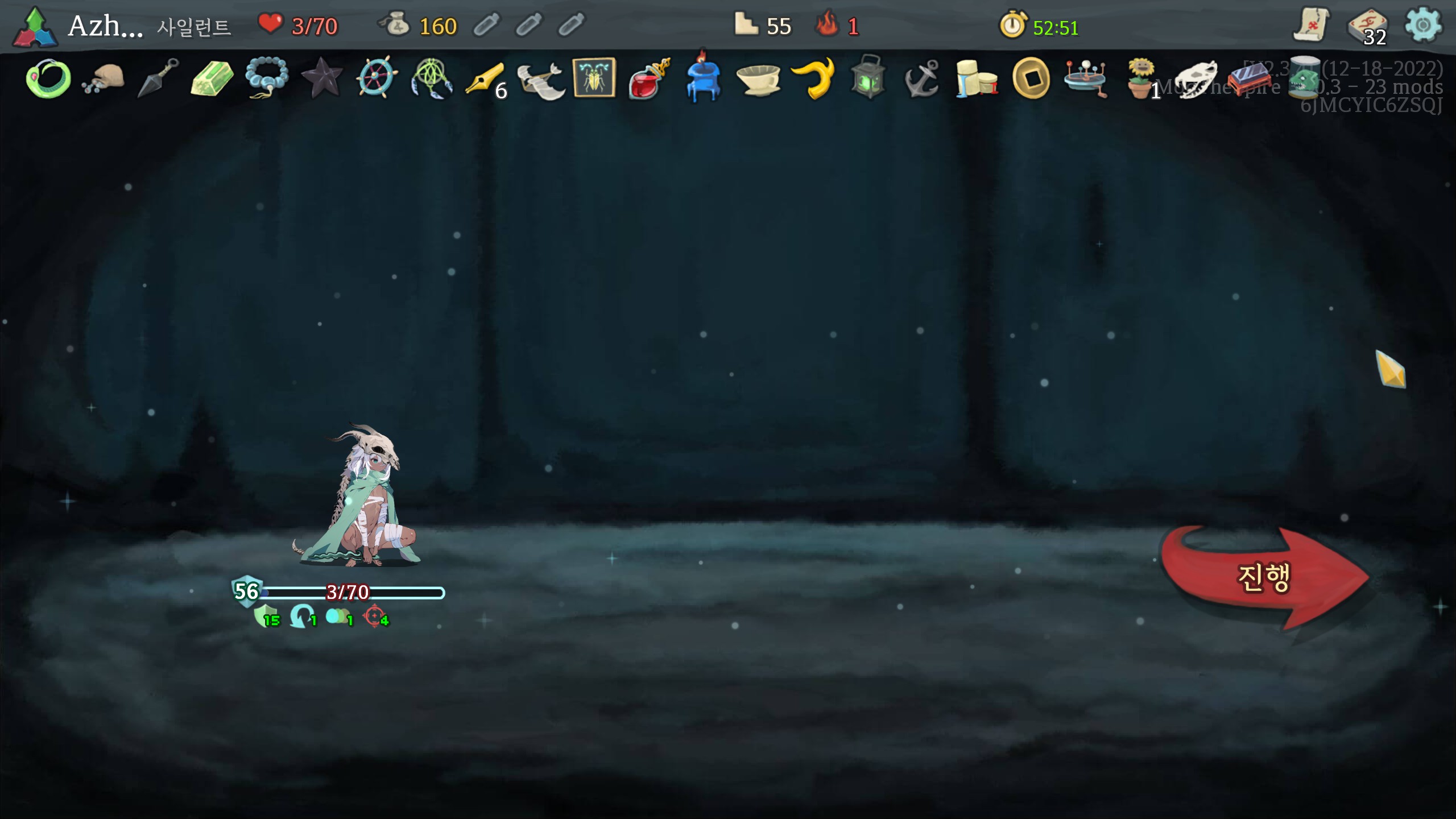Screen dimensions: 1456x819
Task: Click the Pen Nib relic
Action: (x=485, y=78)
